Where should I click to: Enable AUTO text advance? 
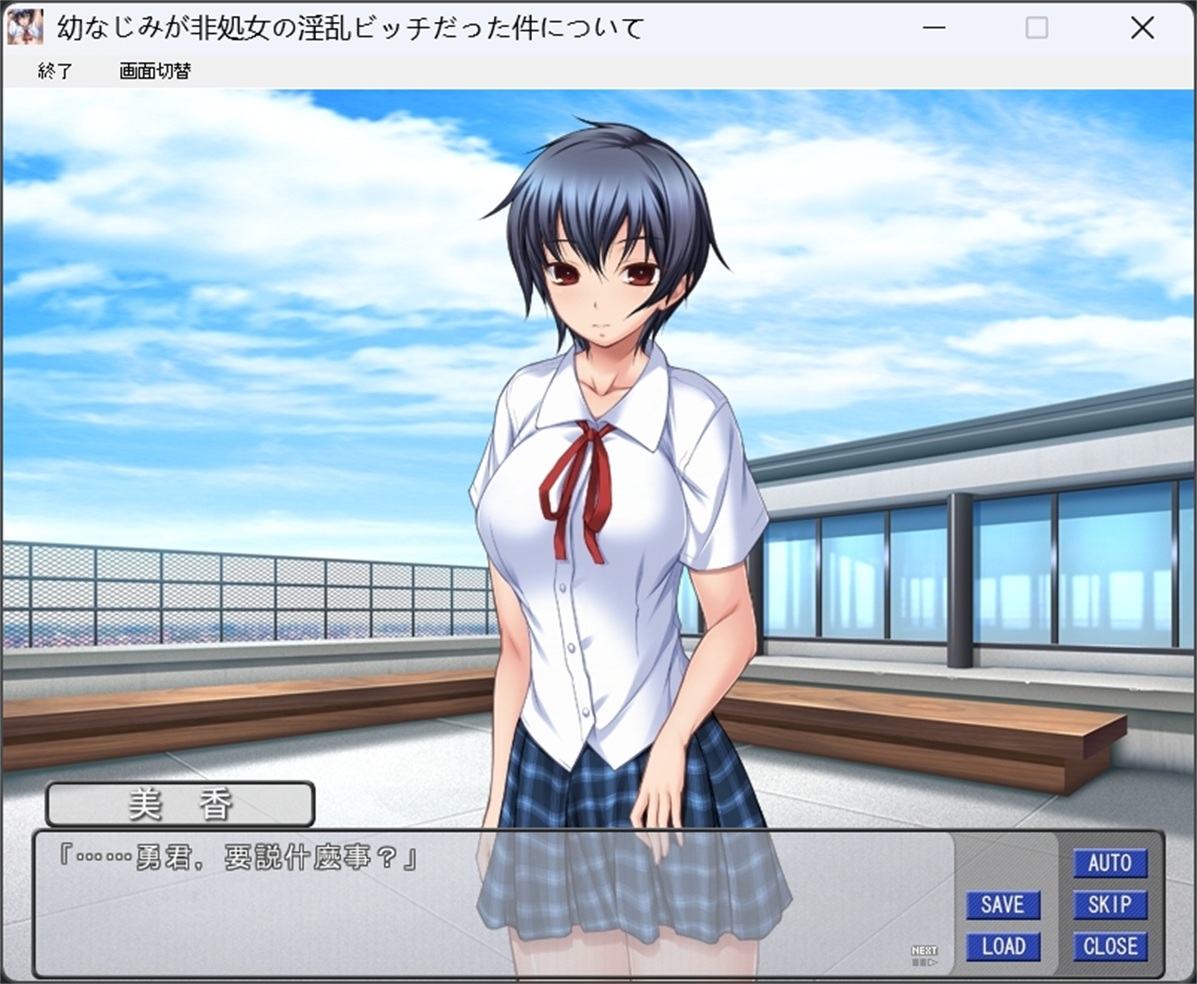[1110, 863]
